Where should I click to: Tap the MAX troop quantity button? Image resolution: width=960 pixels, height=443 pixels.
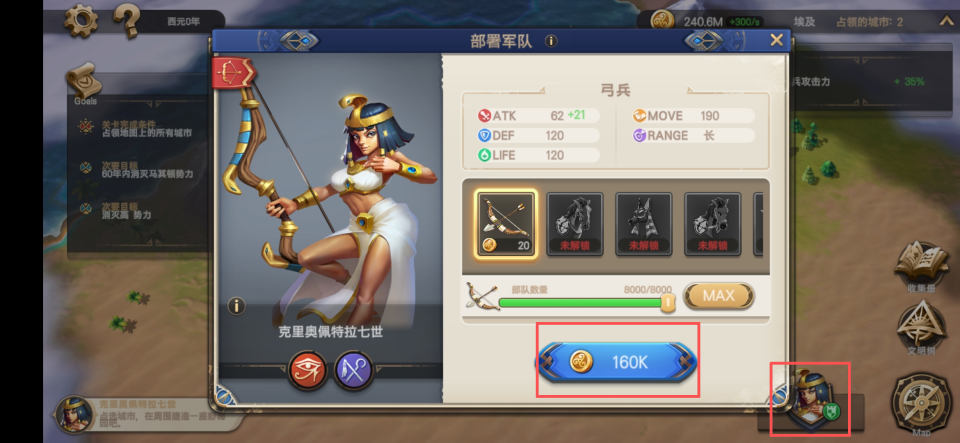pos(718,296)
